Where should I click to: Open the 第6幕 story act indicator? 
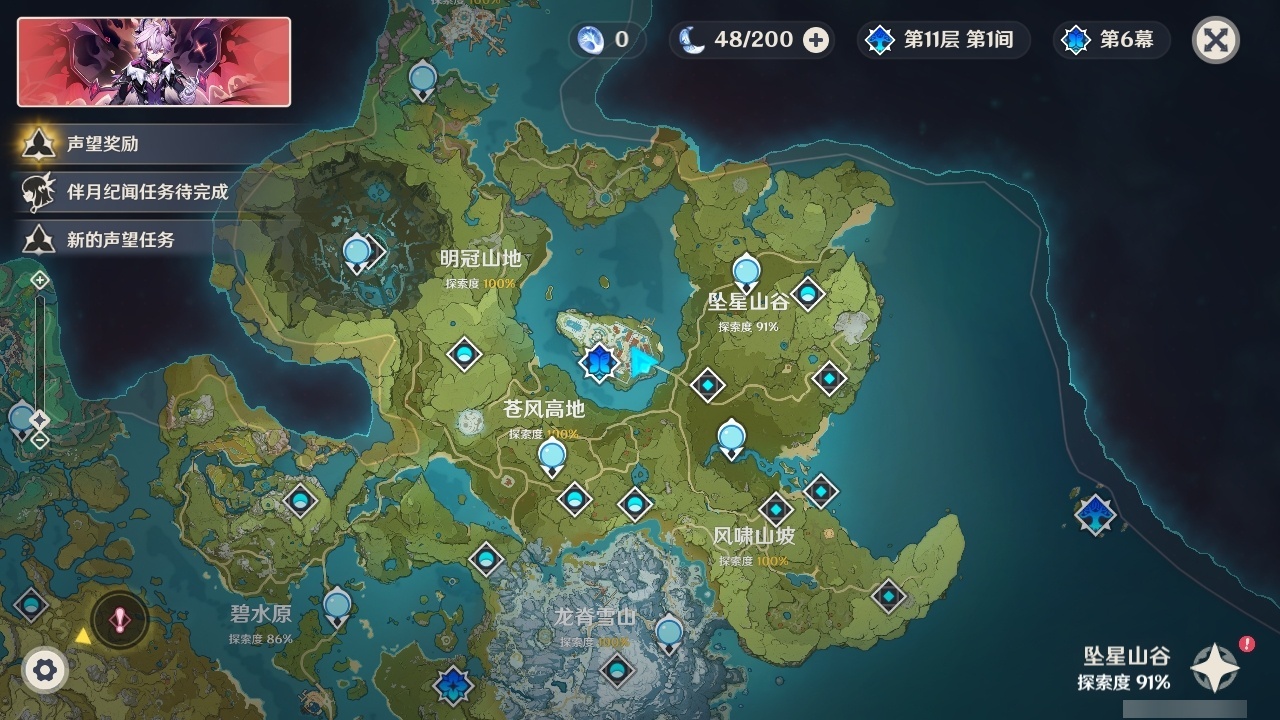click(1110, 40)
